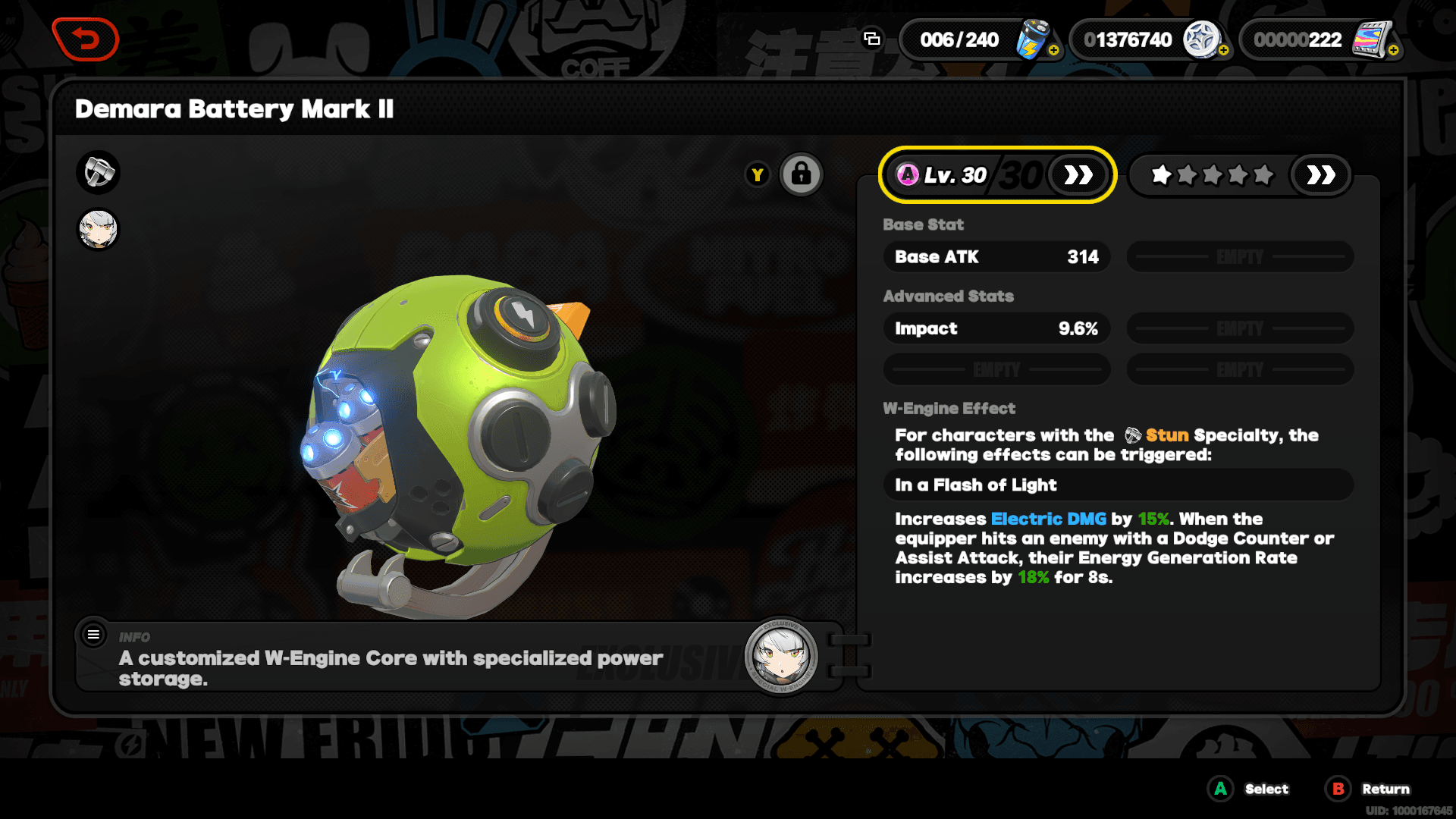1456x819 pixels.
Task: Select the equipped character portrait
Action: click(99, 229)
